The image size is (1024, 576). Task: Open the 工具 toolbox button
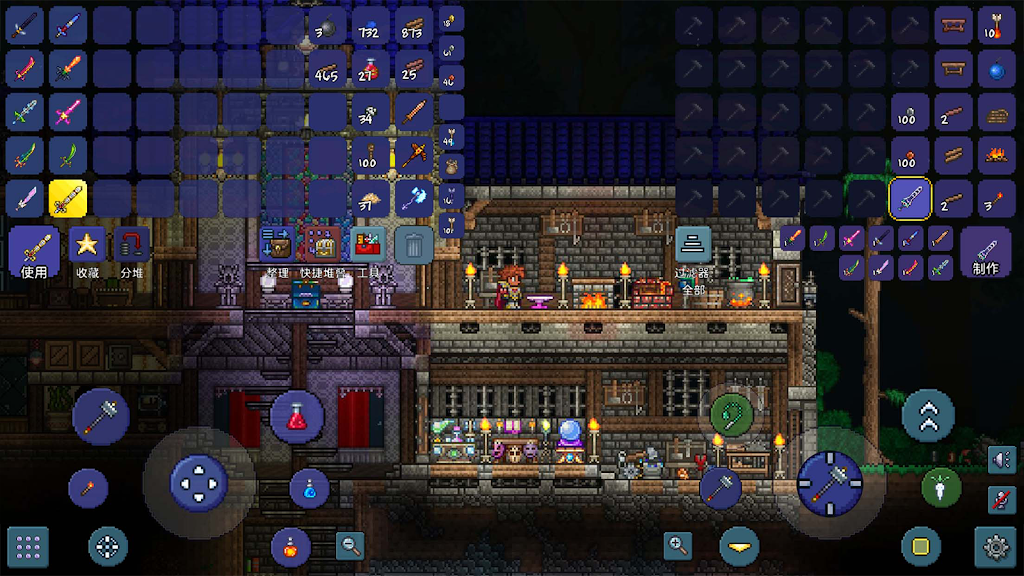pos(367,245)
